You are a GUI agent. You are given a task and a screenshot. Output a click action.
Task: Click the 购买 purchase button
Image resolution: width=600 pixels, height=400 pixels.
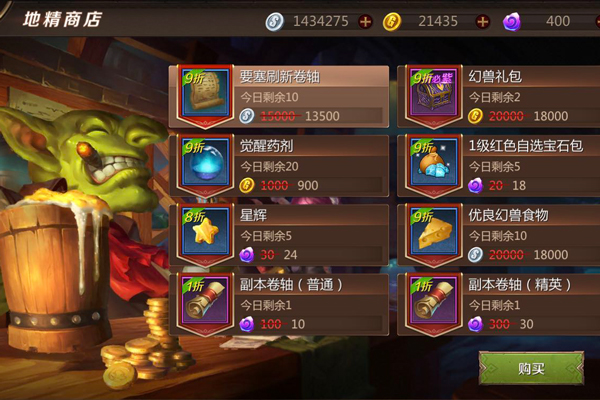click(x=530, y=369)
